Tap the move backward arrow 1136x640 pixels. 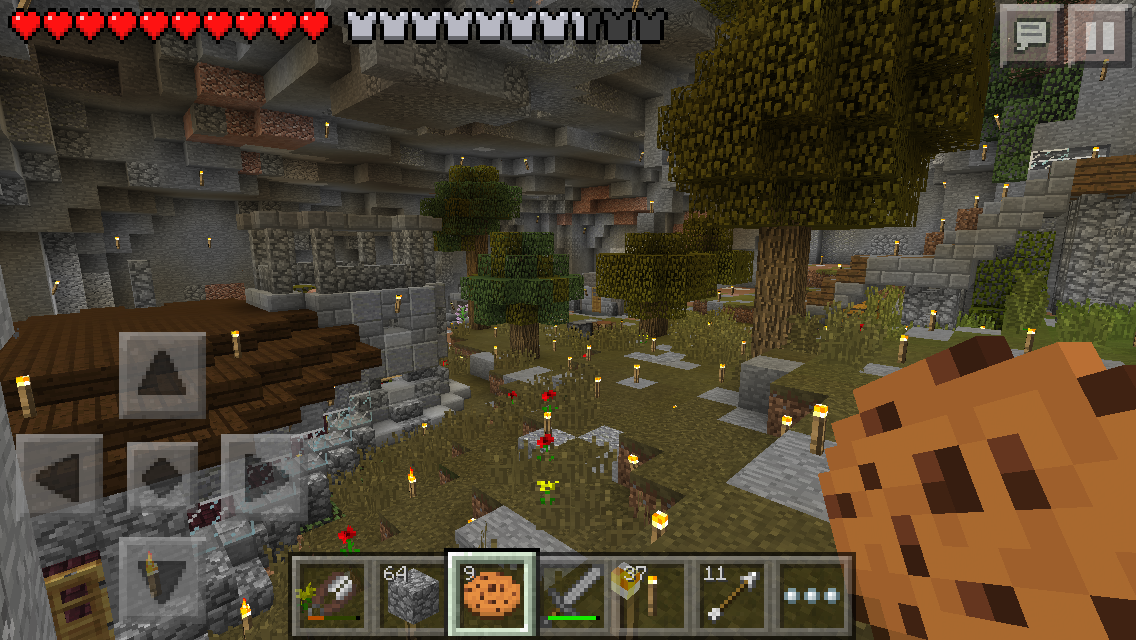click(x=162, y=577)
